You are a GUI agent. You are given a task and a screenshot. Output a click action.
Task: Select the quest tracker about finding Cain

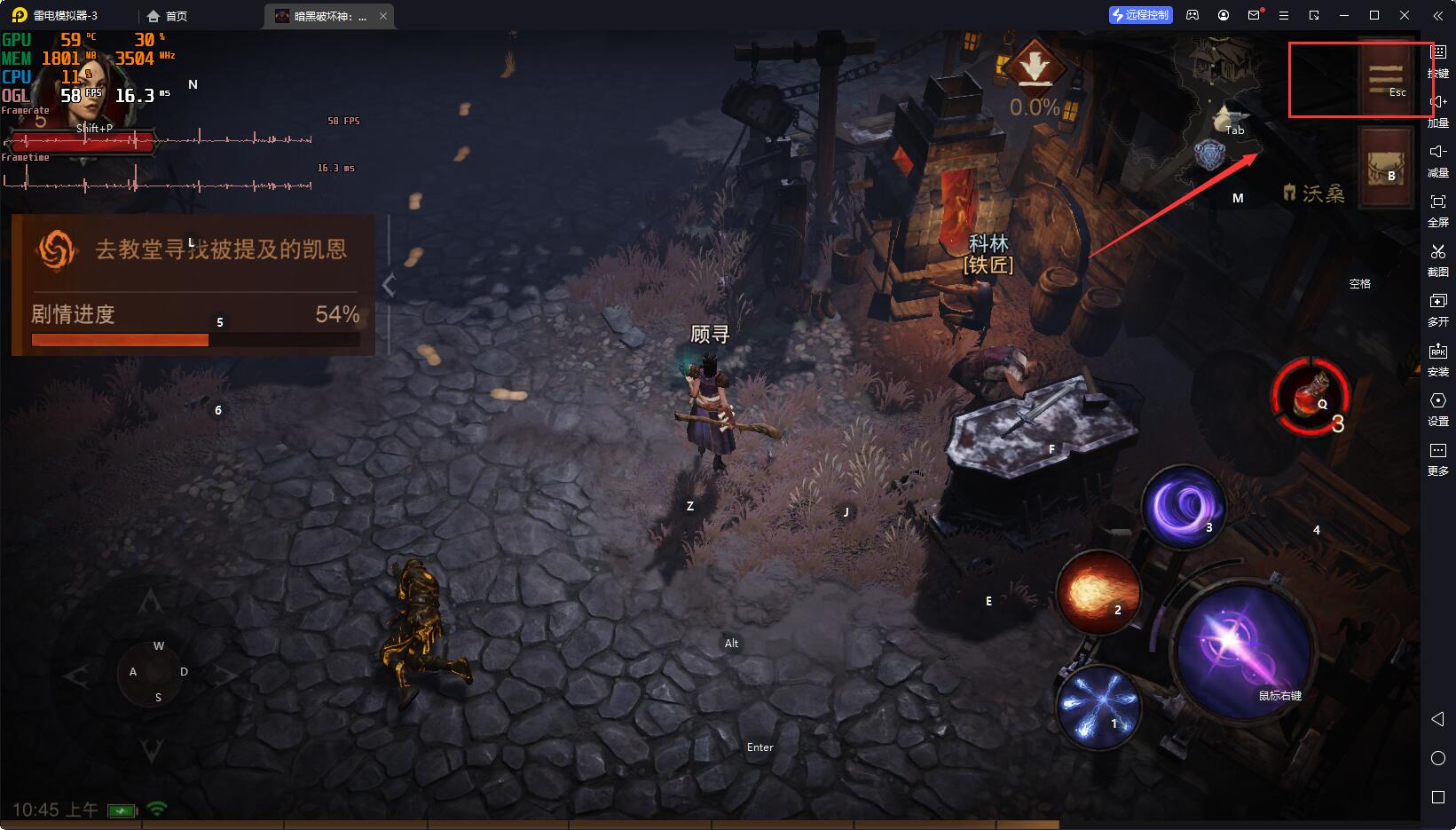(195, 250)
